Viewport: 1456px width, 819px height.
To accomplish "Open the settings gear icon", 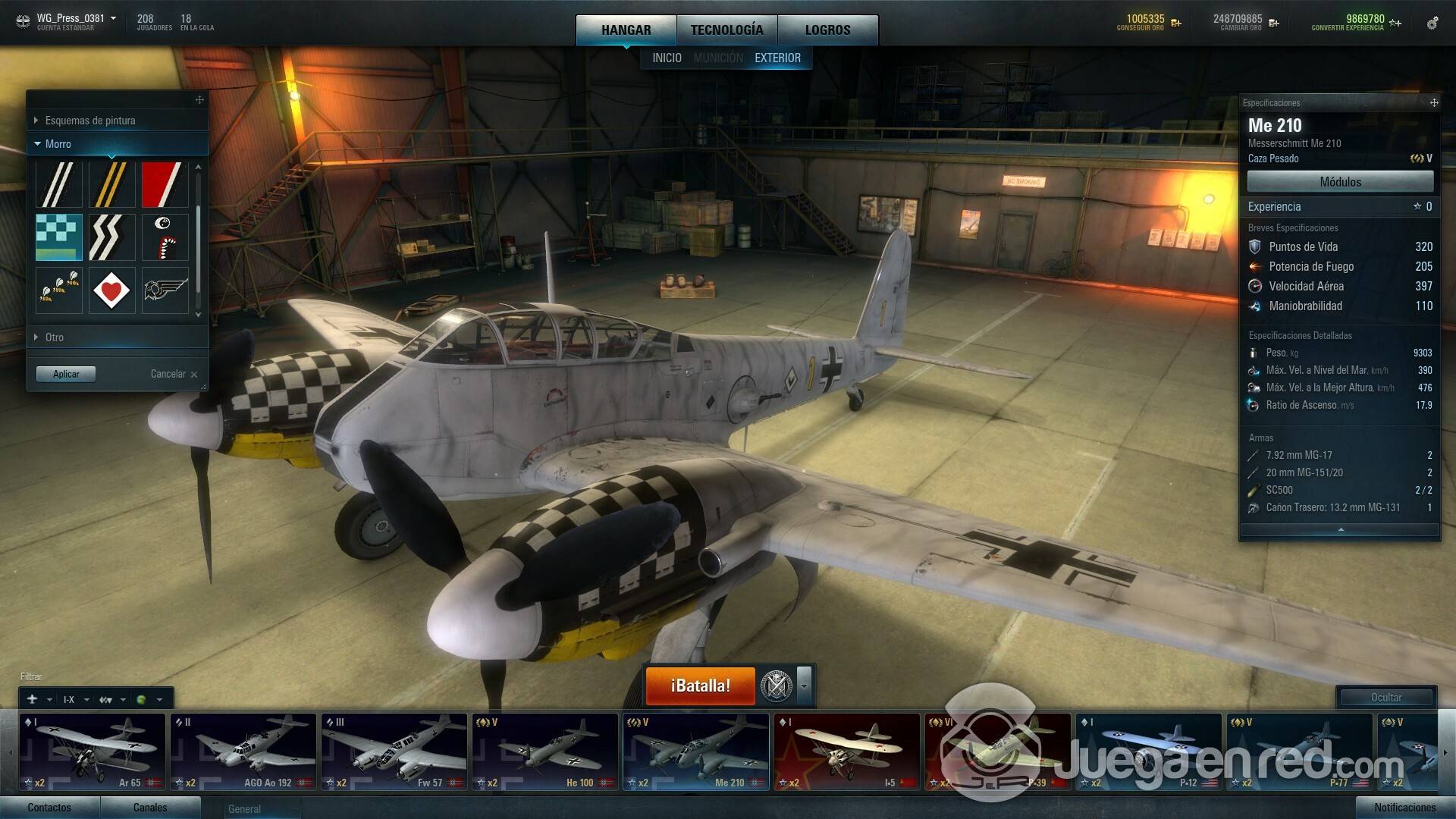I will pyautogui.click(x=1432, y=24).
